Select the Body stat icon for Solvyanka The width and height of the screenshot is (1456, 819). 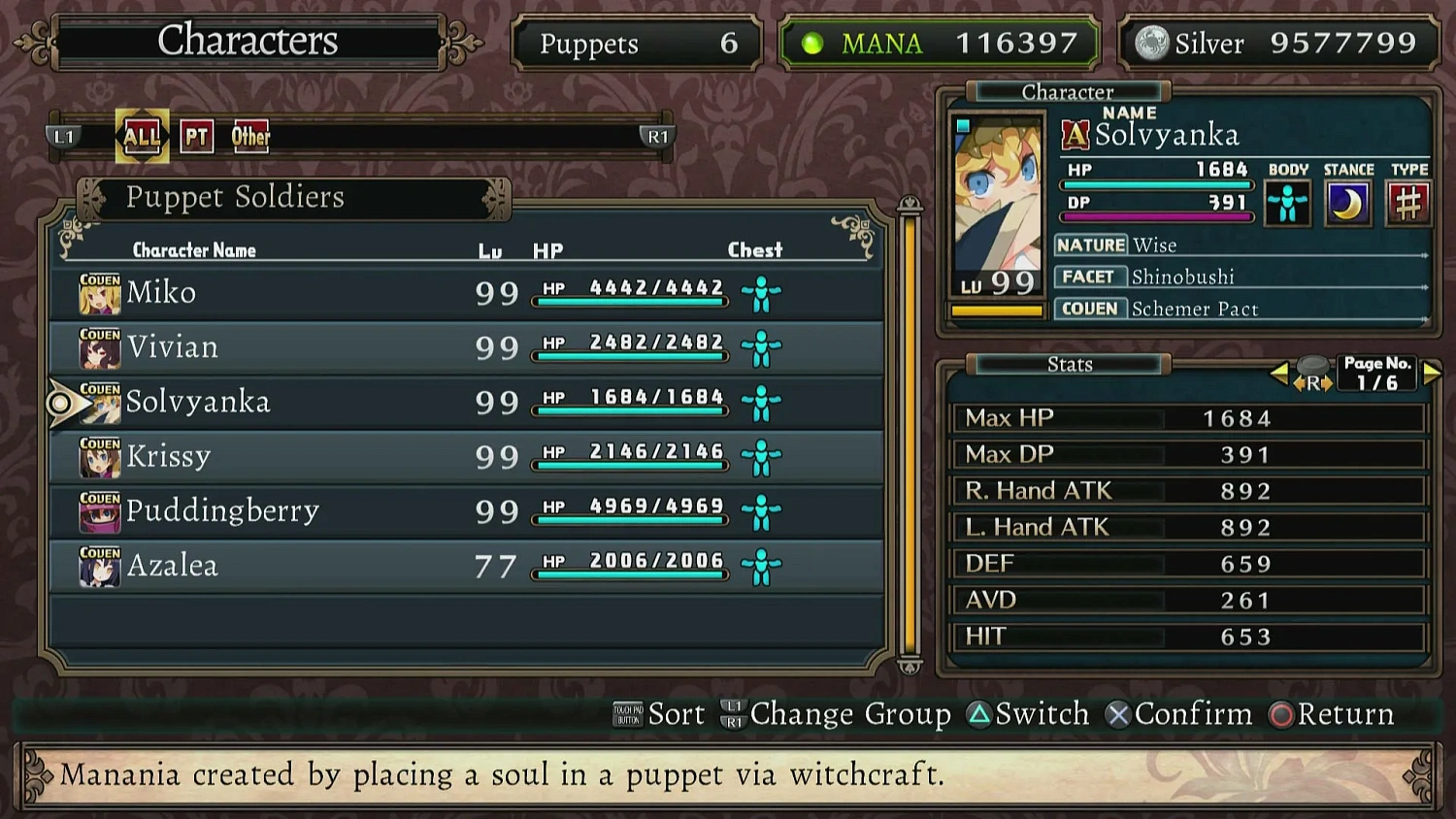coord(1288,203)
